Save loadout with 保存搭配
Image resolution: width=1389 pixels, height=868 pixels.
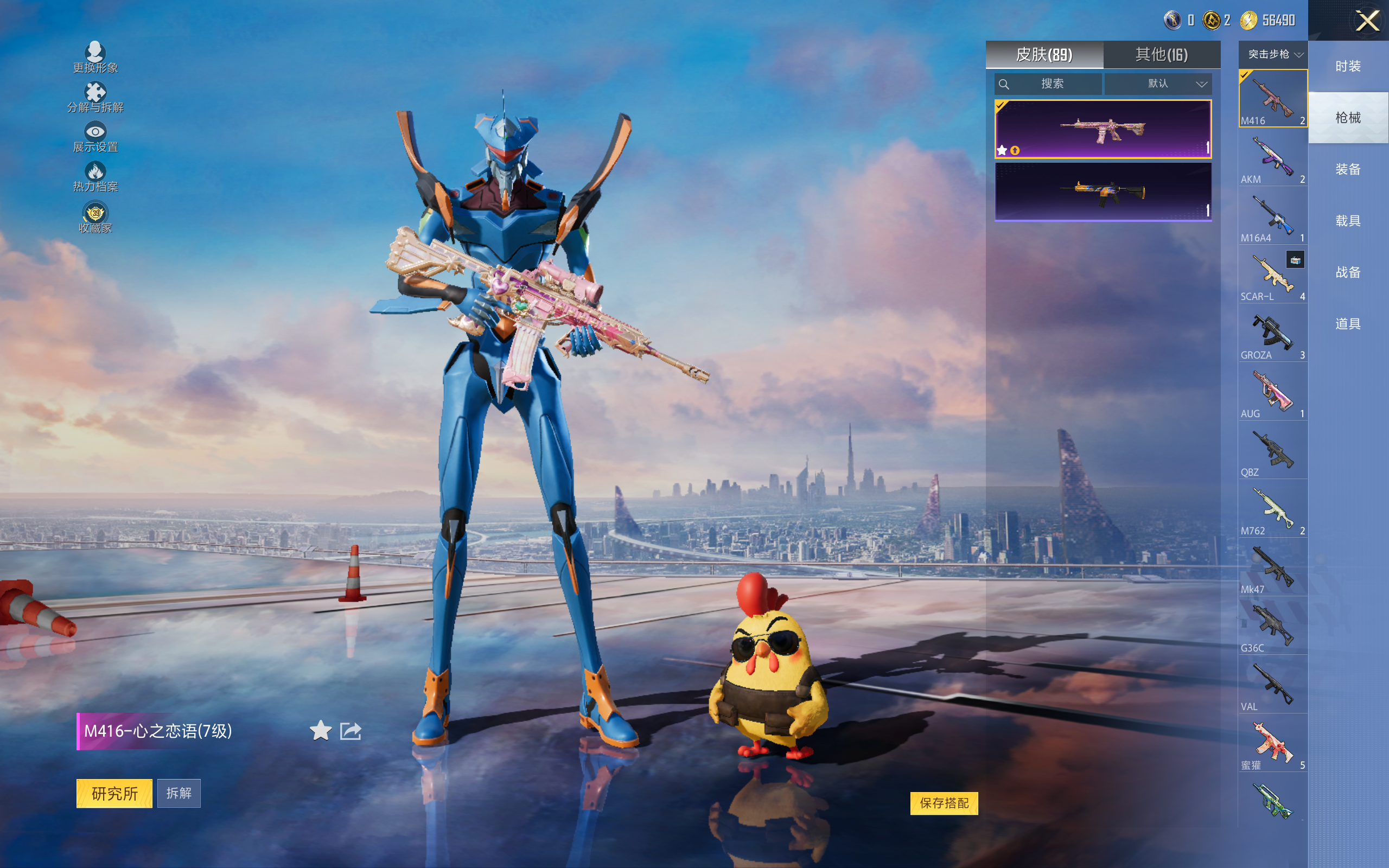coord(944,803)
